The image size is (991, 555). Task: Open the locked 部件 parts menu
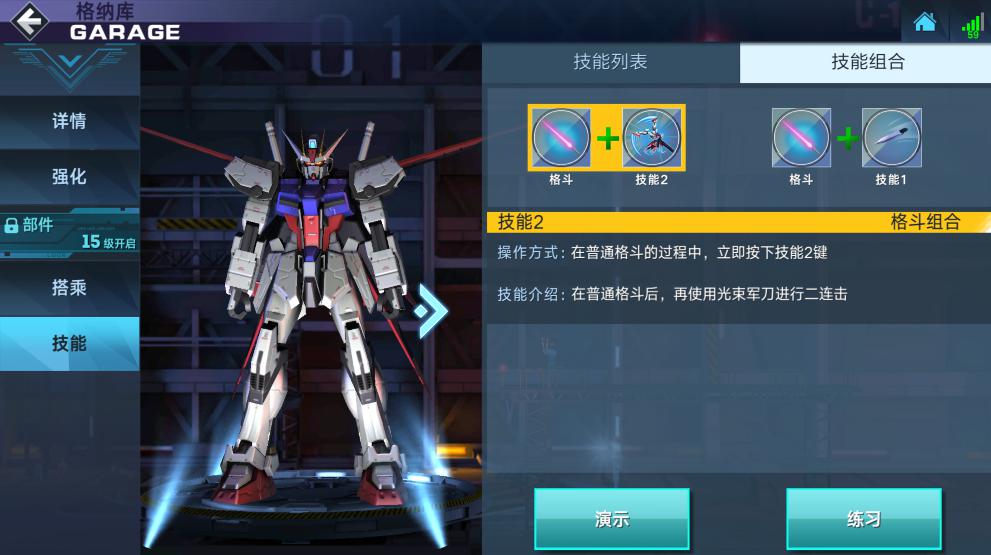69,232
